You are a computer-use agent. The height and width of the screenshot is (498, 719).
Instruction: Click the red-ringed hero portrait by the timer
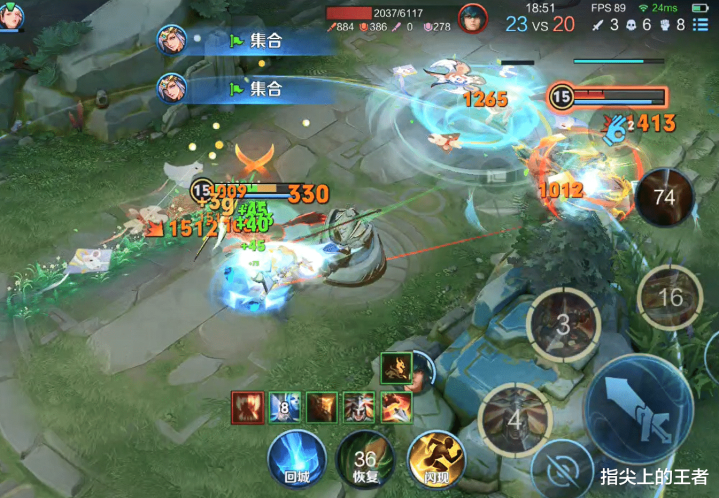pos(471,17)
